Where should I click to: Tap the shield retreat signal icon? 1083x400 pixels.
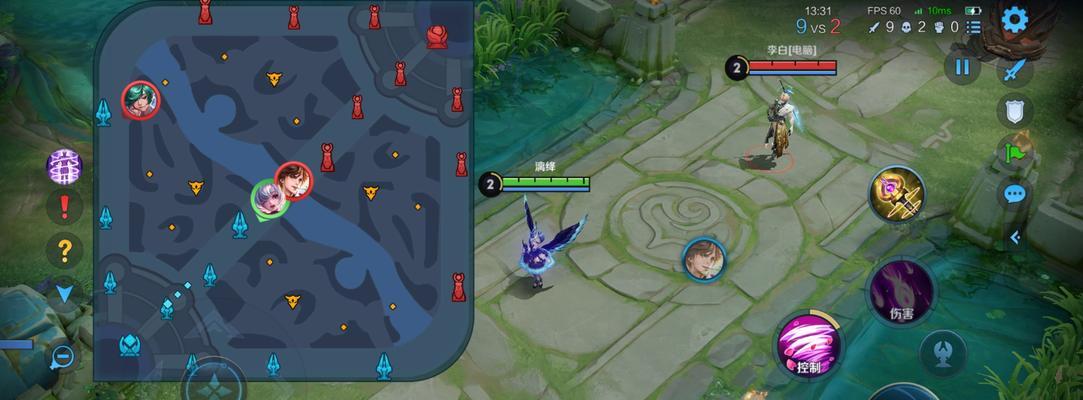[1015, 111]
